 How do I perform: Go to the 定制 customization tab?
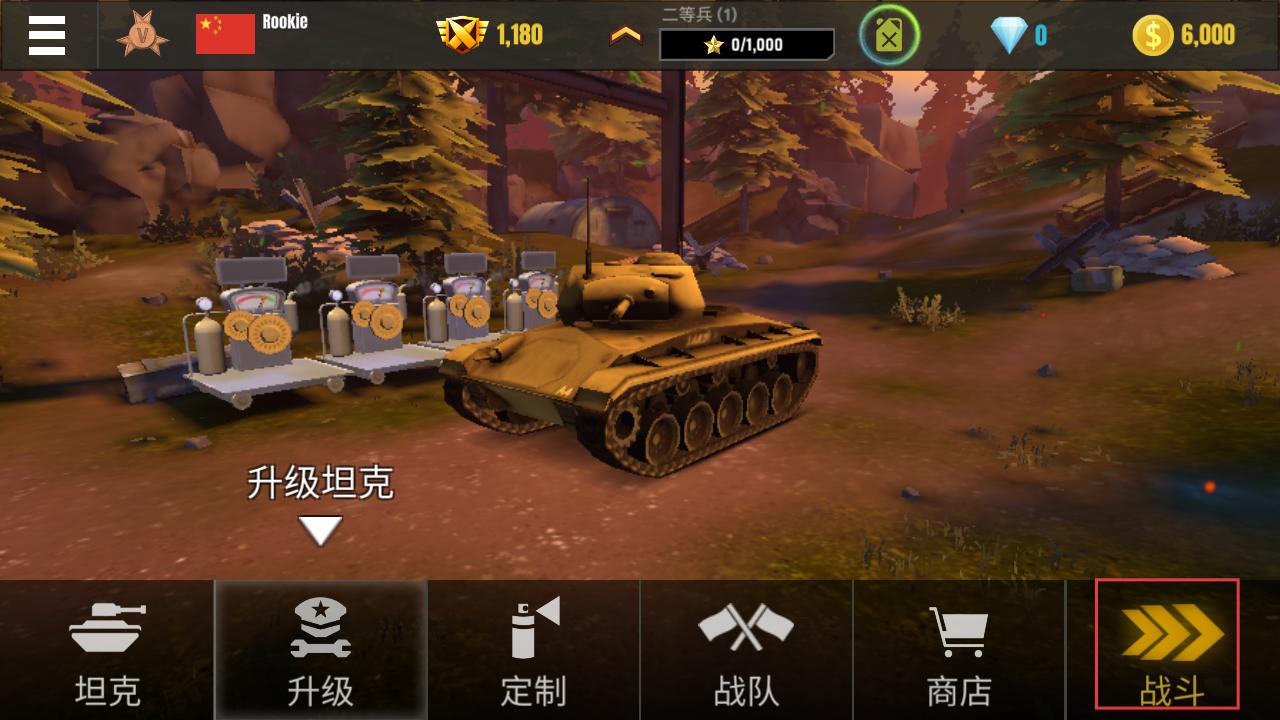533,650
